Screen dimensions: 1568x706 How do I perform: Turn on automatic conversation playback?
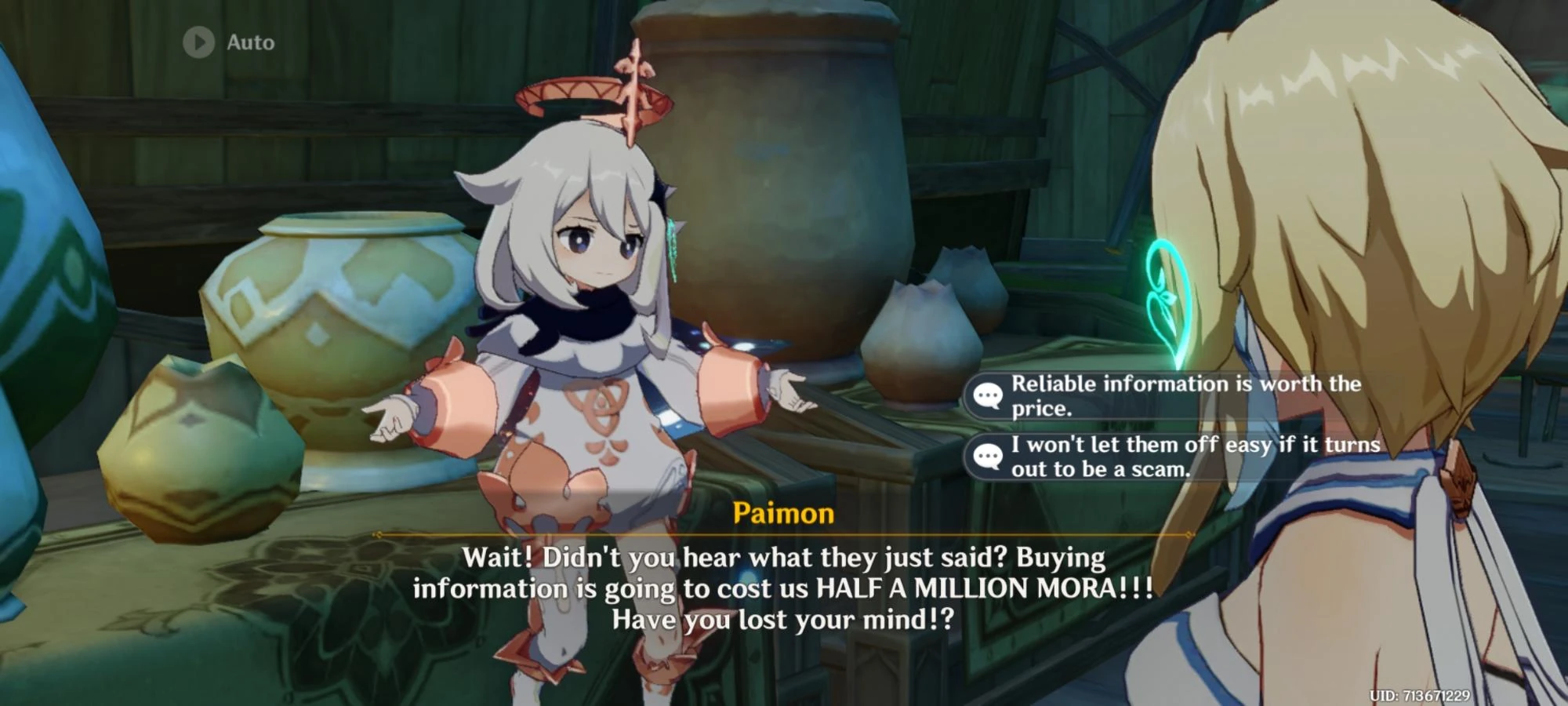tap(227, 42)
